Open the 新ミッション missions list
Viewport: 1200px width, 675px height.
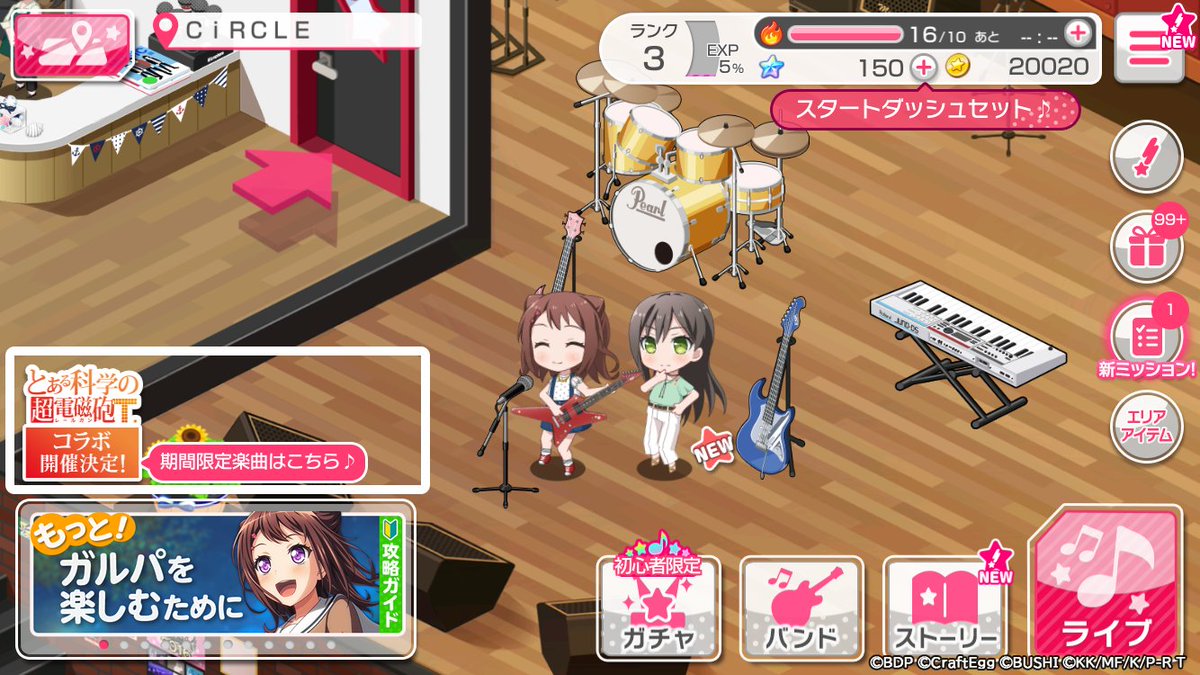pos(1148,338)
